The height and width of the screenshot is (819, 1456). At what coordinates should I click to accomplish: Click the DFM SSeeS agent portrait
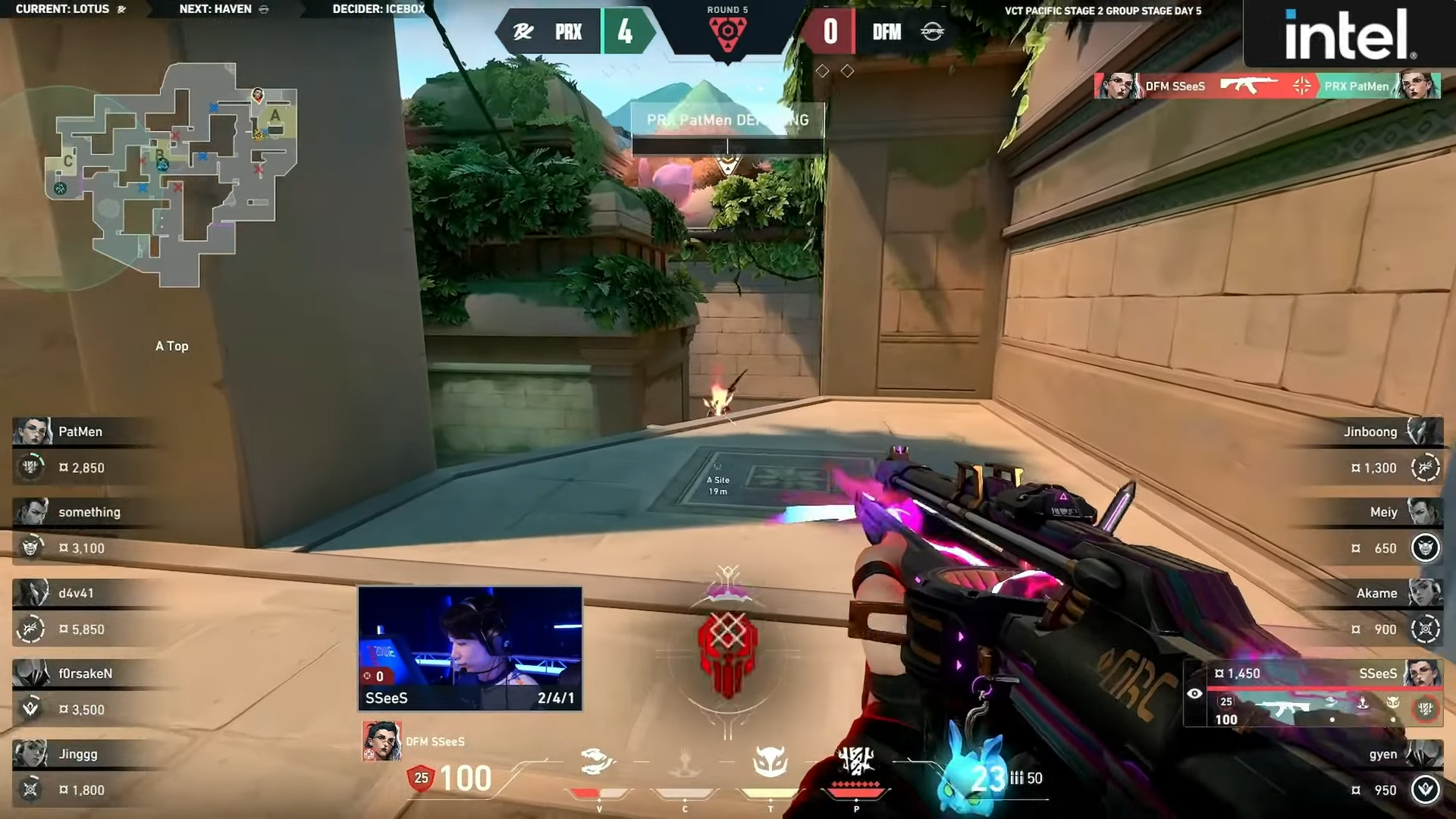(381, 741)
